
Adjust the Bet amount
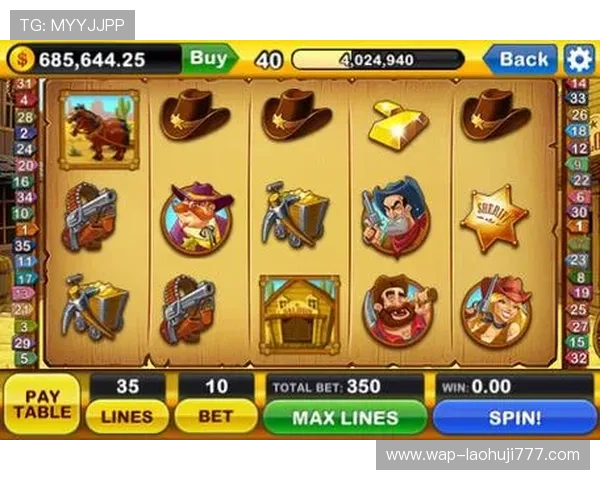[x=215, y=416]
